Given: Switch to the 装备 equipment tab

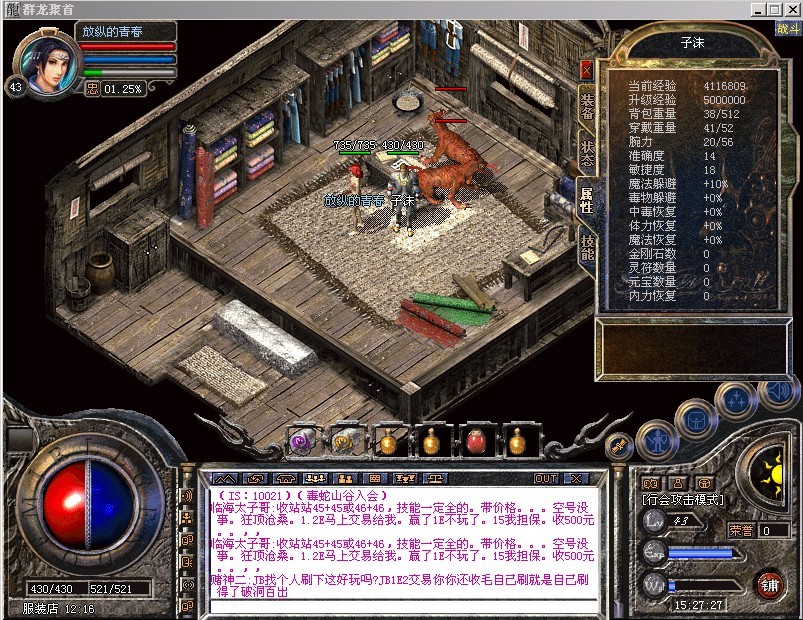Looking at the screenshot, I should coord(587,106).
